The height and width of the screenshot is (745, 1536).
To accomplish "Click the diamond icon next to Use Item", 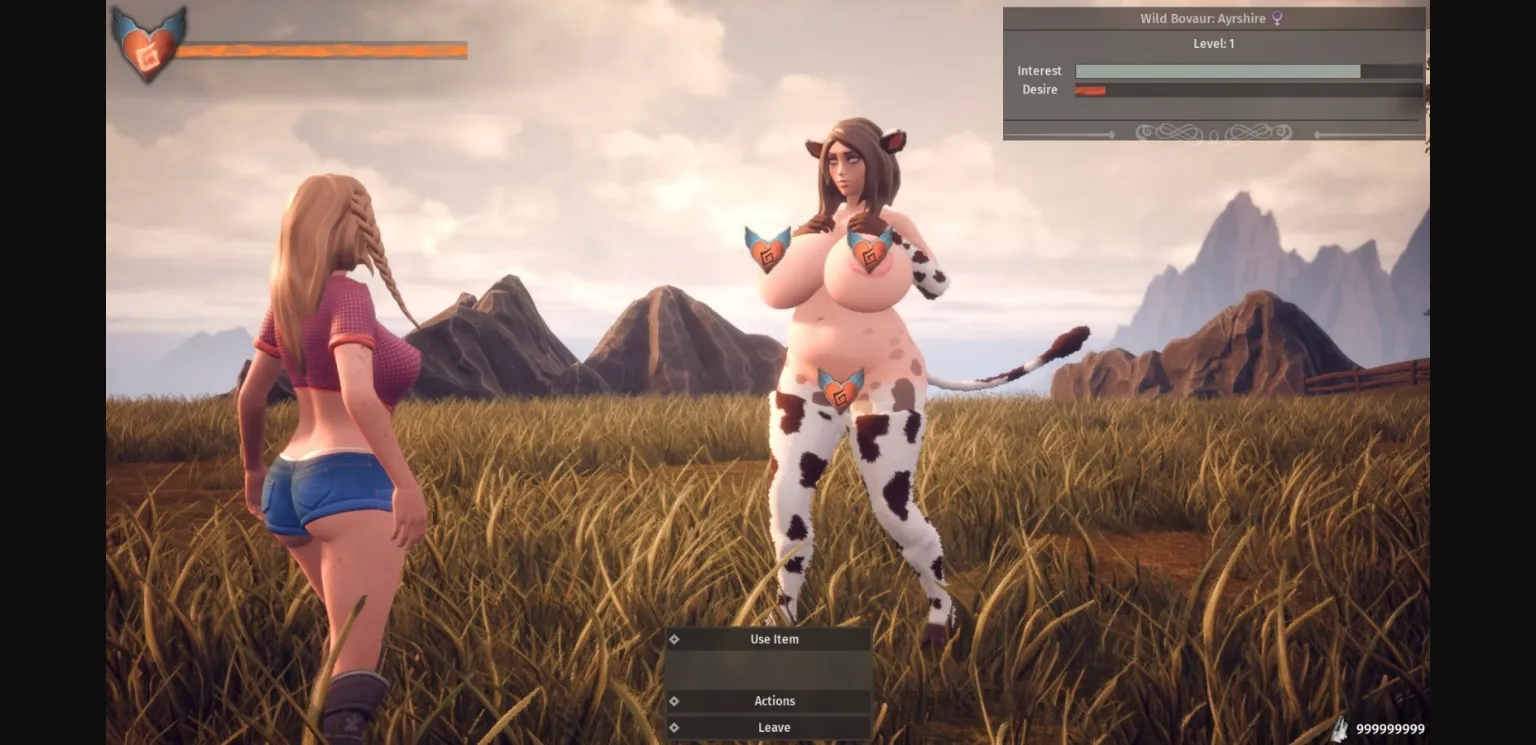I will pyautogui.click(x=675, y=639).
